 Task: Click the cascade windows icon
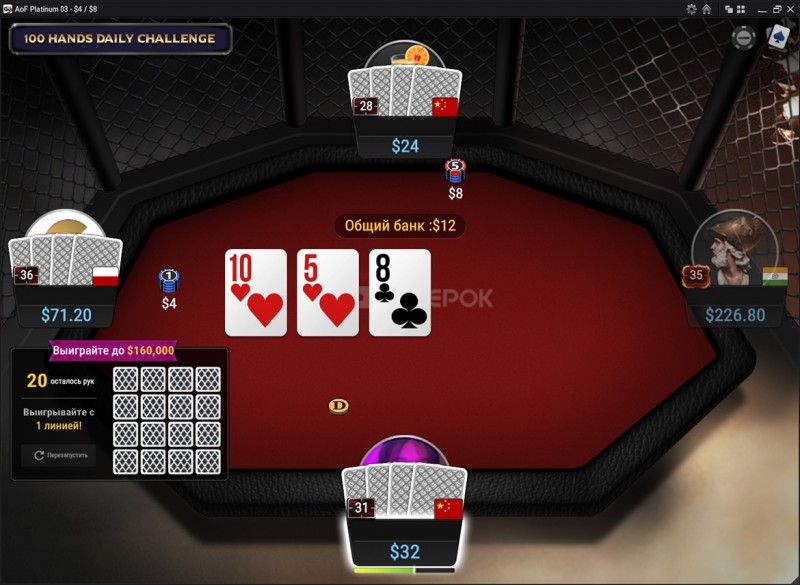click(727, 9)
